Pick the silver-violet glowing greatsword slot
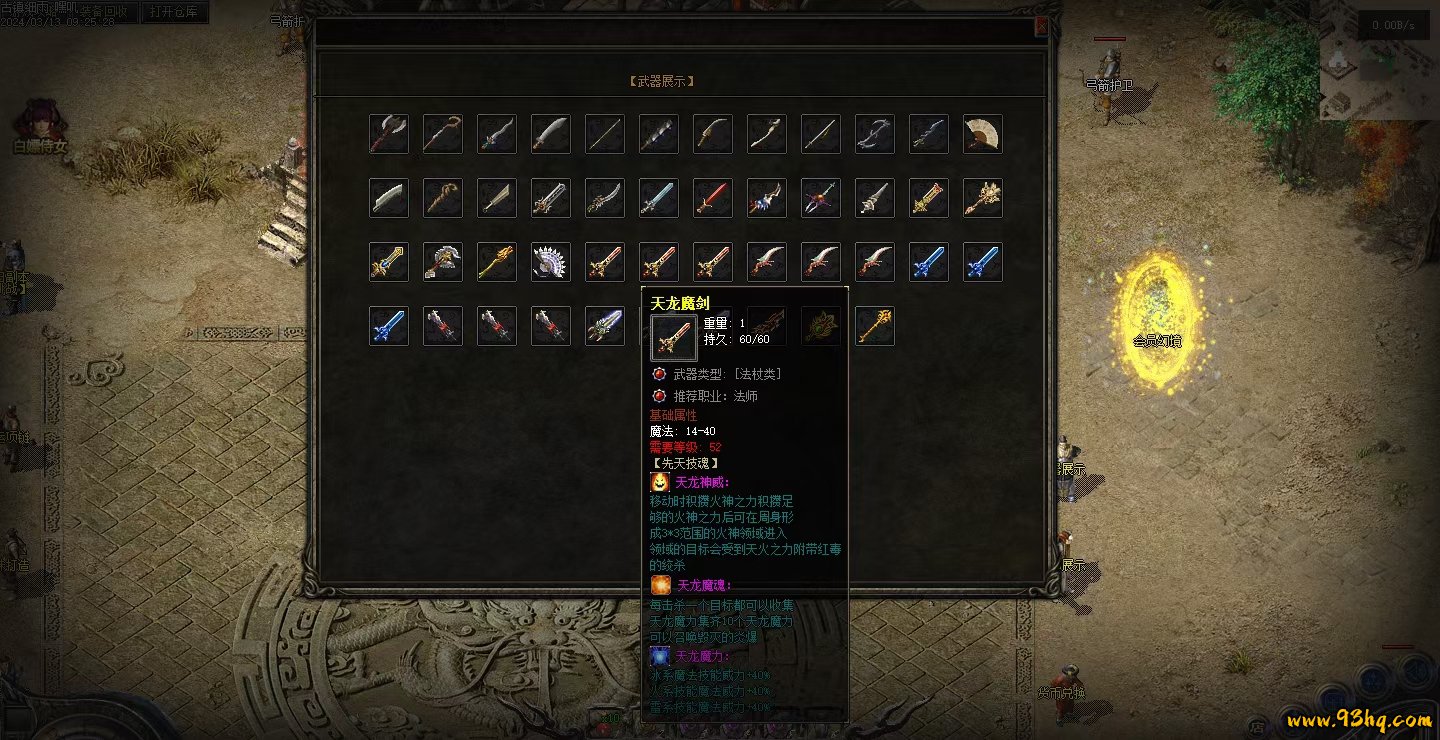The image size is (1440, 740). [x=605, y=326]
